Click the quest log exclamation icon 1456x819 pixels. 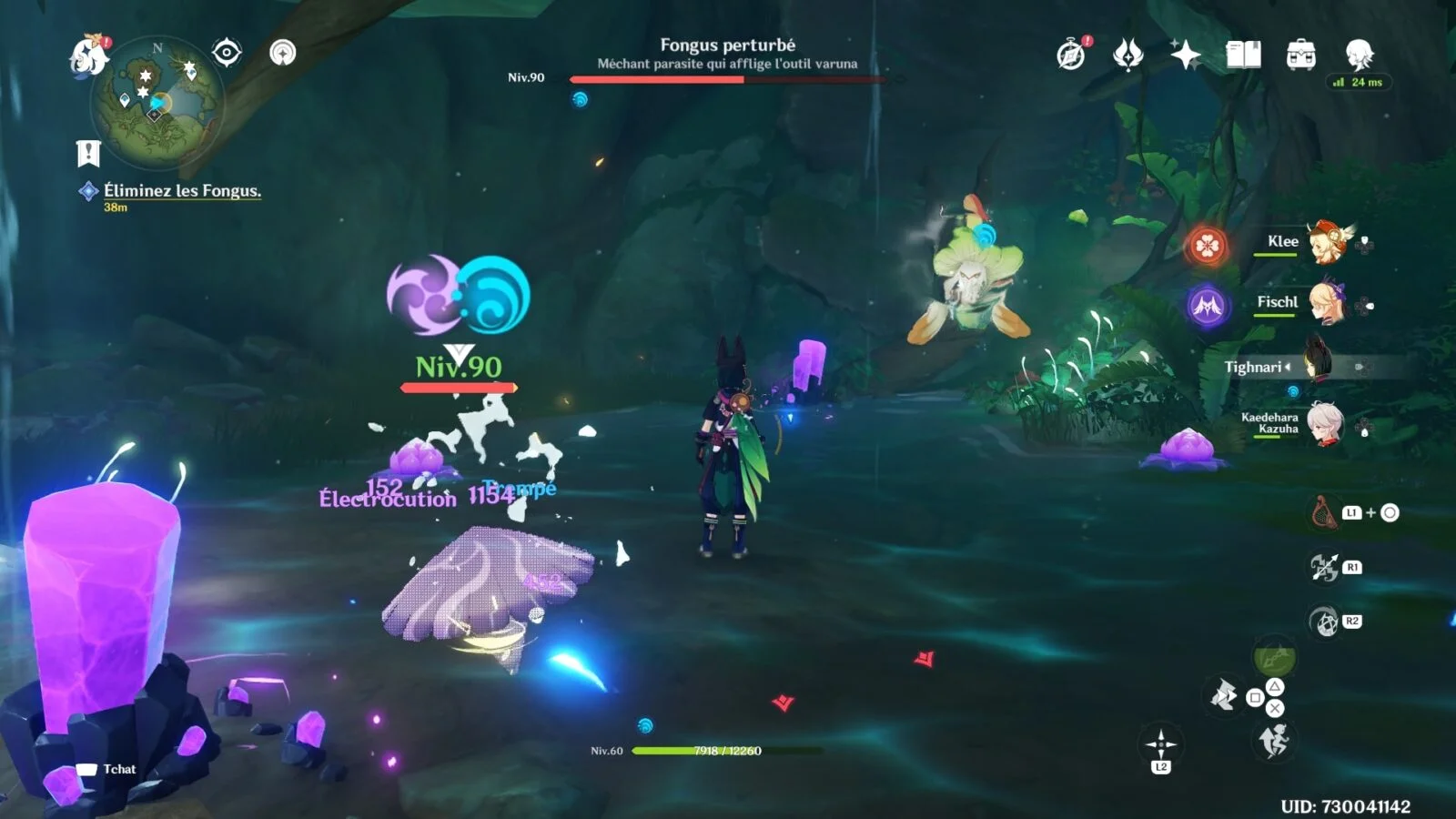87,153
